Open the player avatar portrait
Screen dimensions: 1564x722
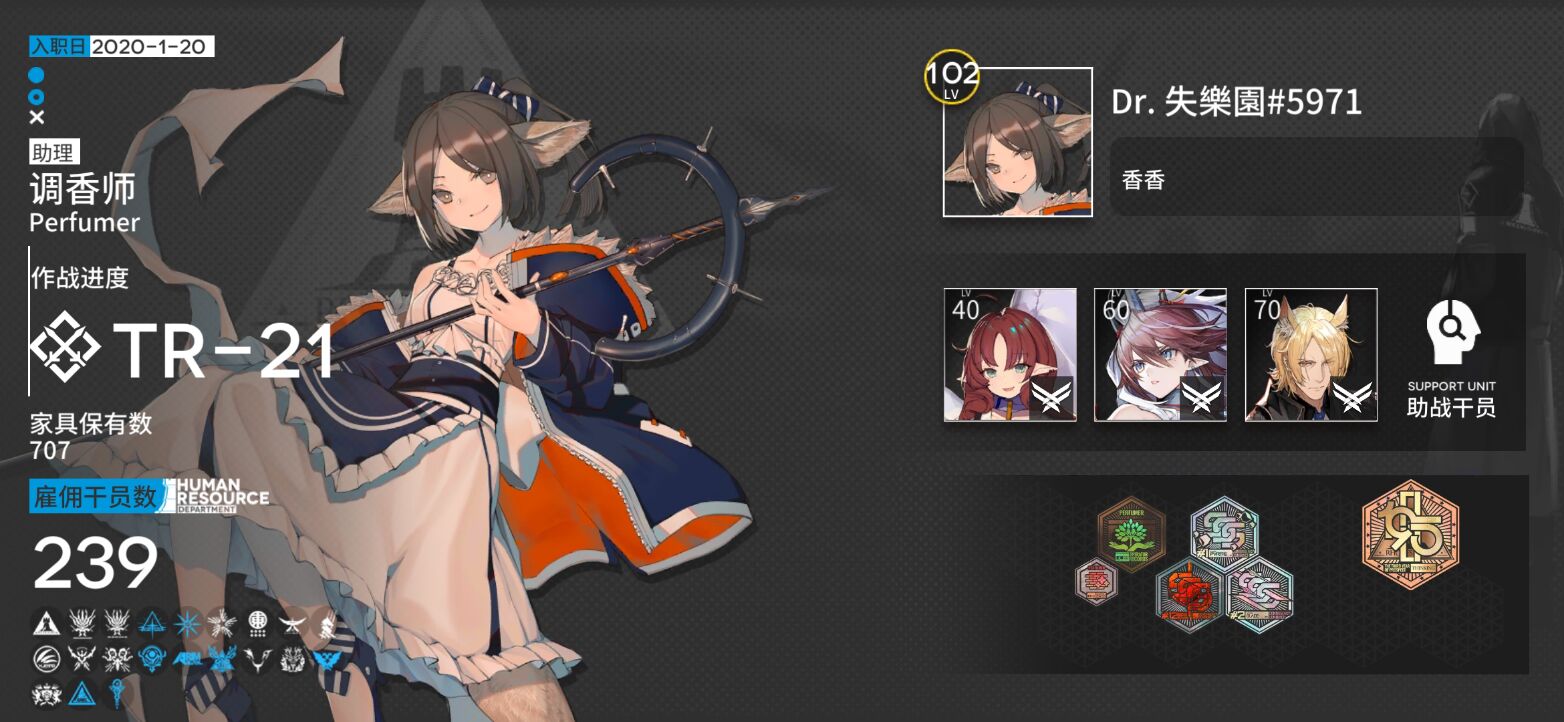pos(1018,142)
